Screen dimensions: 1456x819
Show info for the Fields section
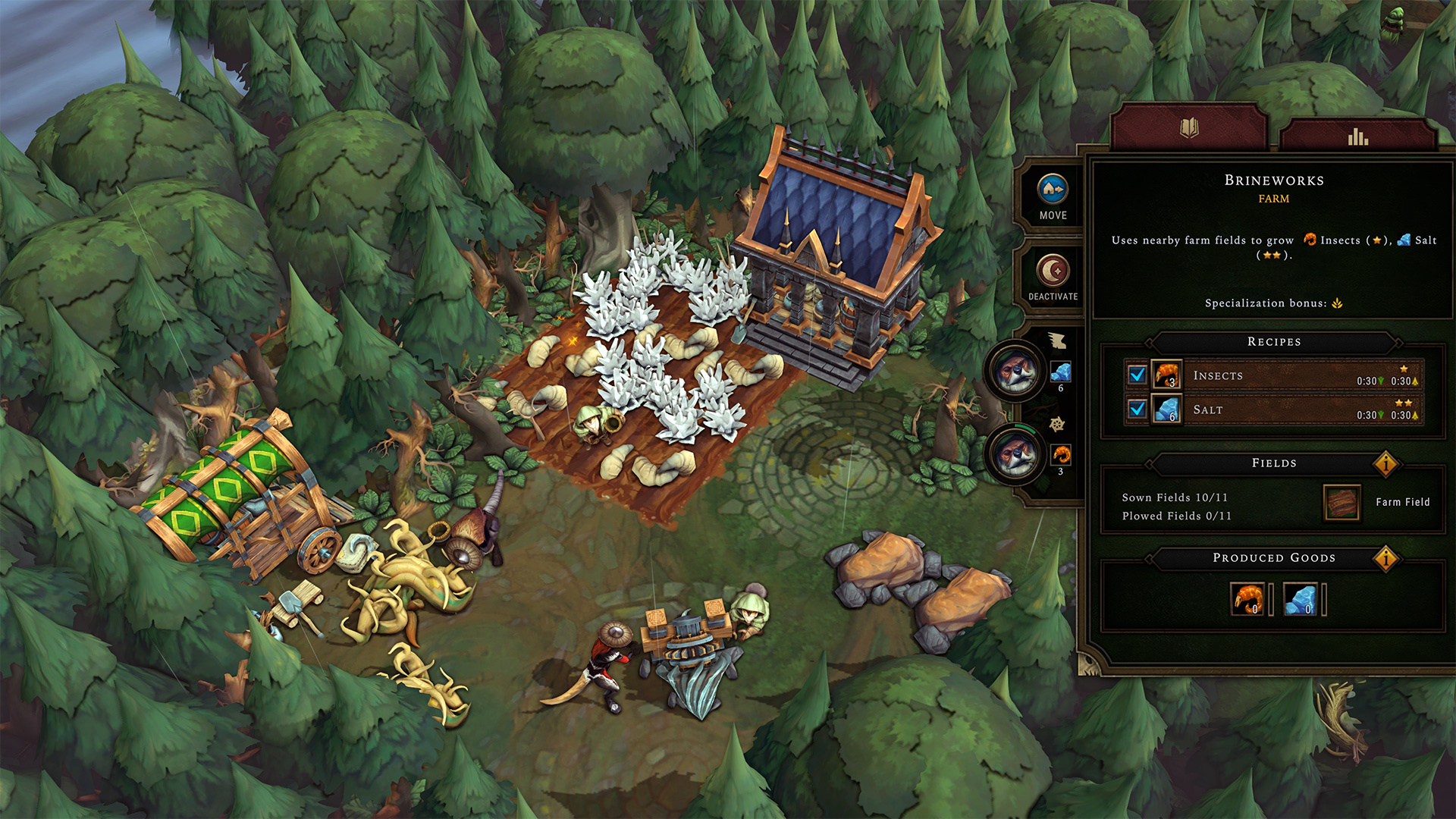(1385, 463)
